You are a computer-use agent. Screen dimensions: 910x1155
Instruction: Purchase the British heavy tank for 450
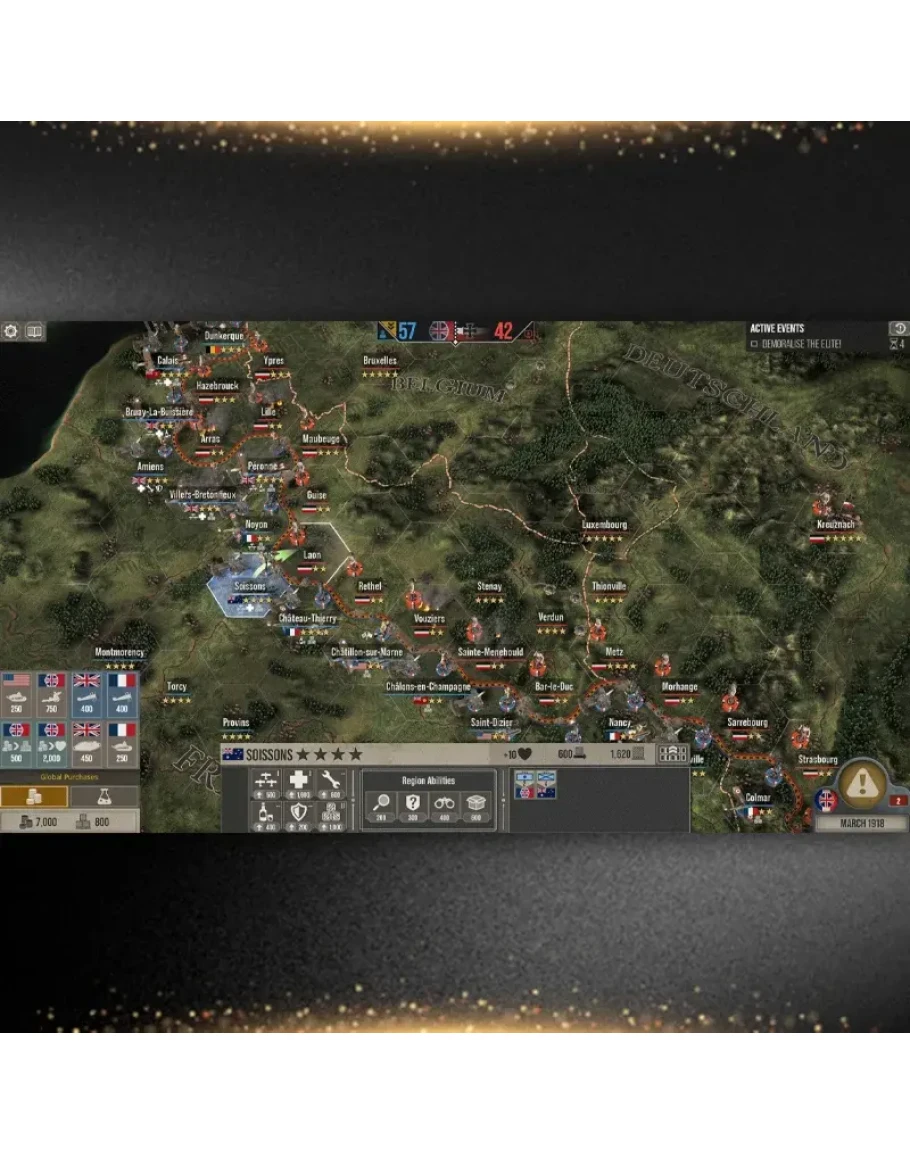click(86, 743)
